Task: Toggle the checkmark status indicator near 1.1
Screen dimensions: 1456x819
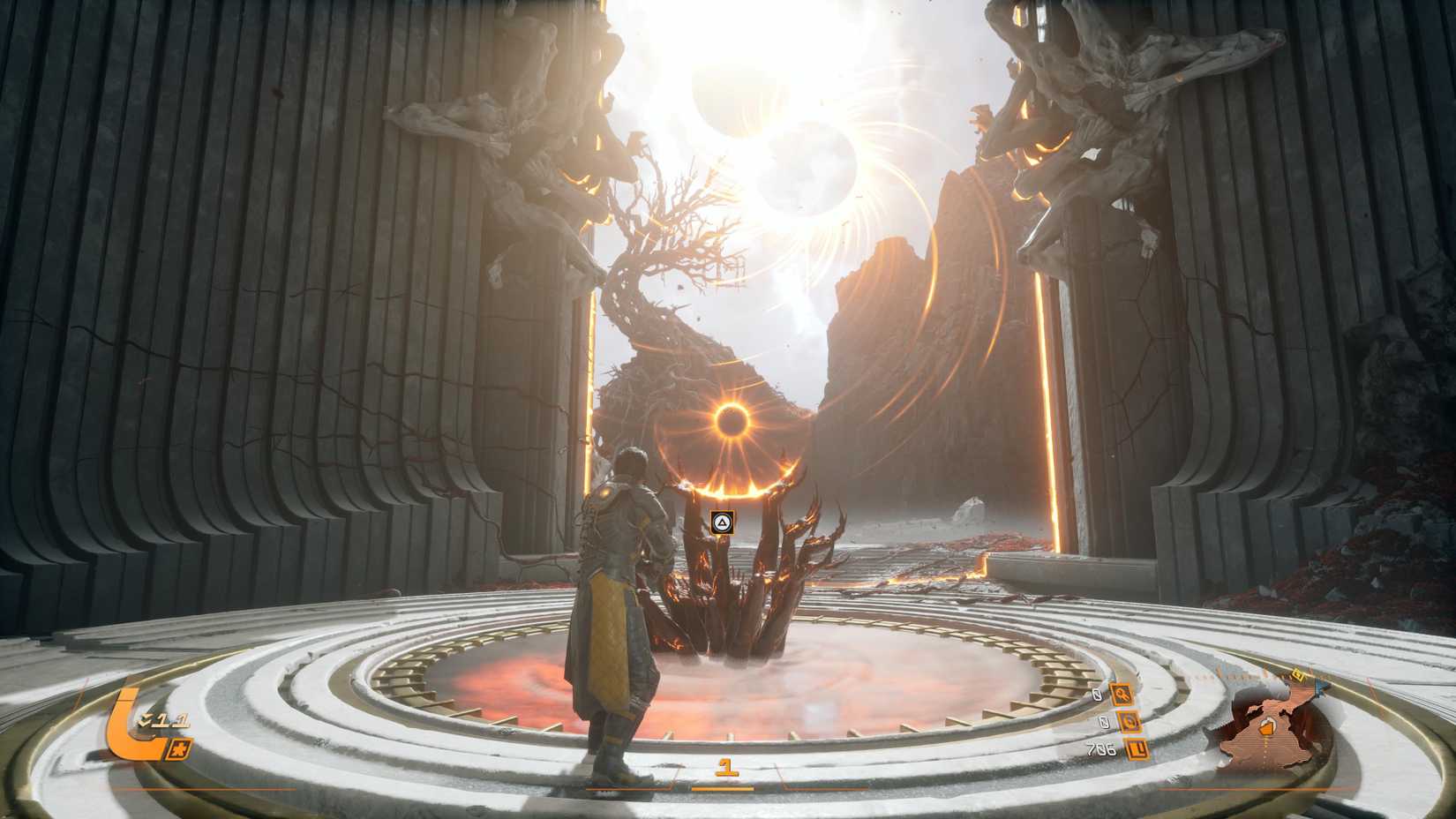Action: click(x=144, y=721)
